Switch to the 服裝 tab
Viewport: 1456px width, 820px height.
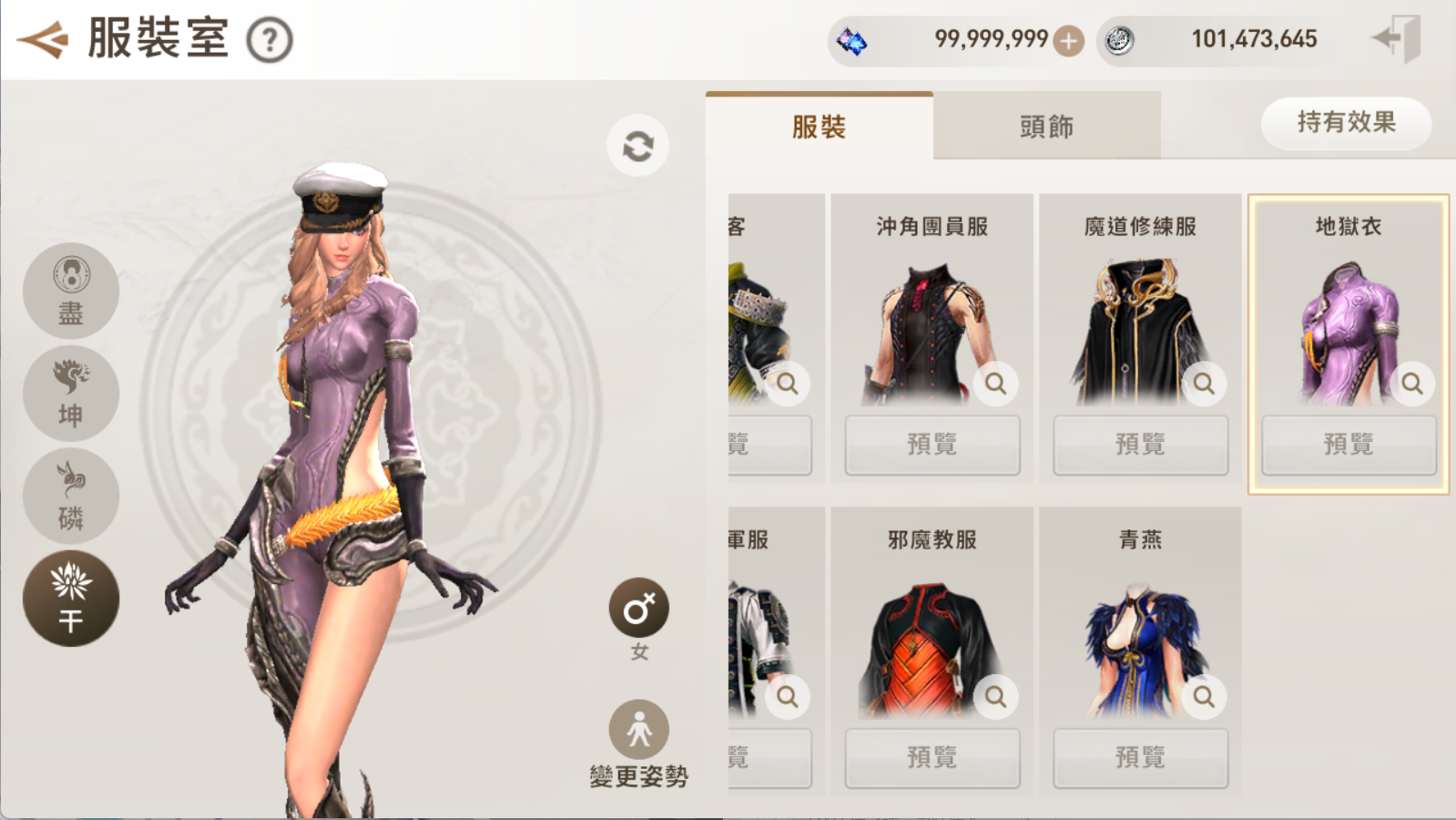pyautogui.click(x=819, y=127)
